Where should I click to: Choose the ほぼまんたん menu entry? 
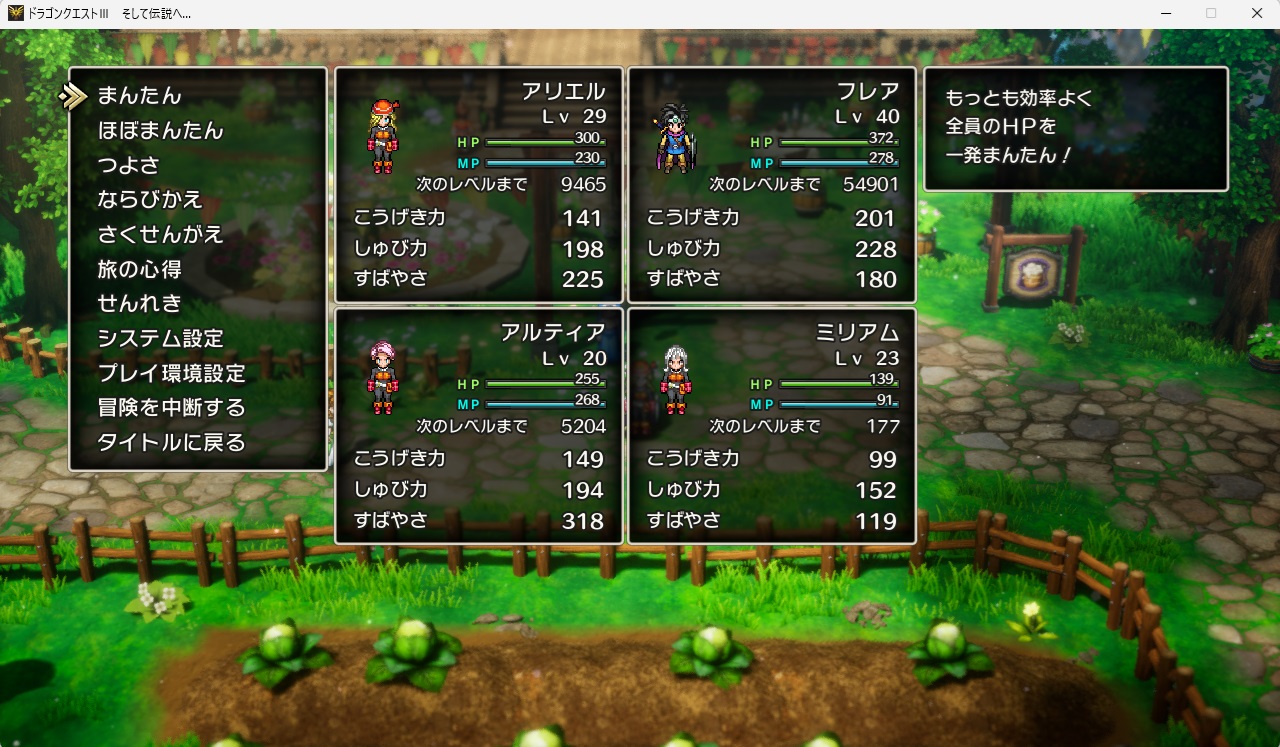[160, 131]
